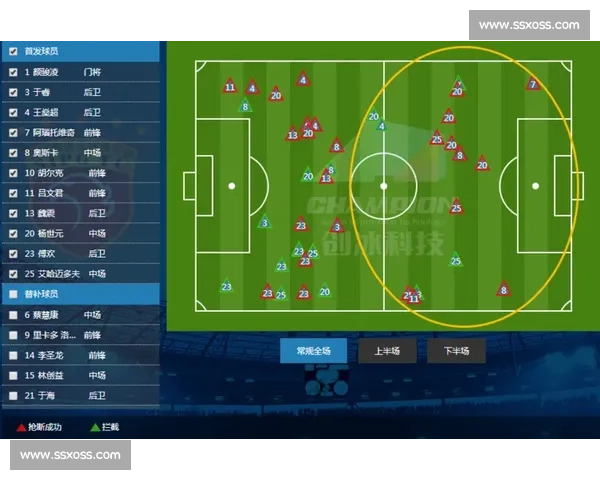Uncheck player 4 王燊超
The image size is (600, 480).
12,112
